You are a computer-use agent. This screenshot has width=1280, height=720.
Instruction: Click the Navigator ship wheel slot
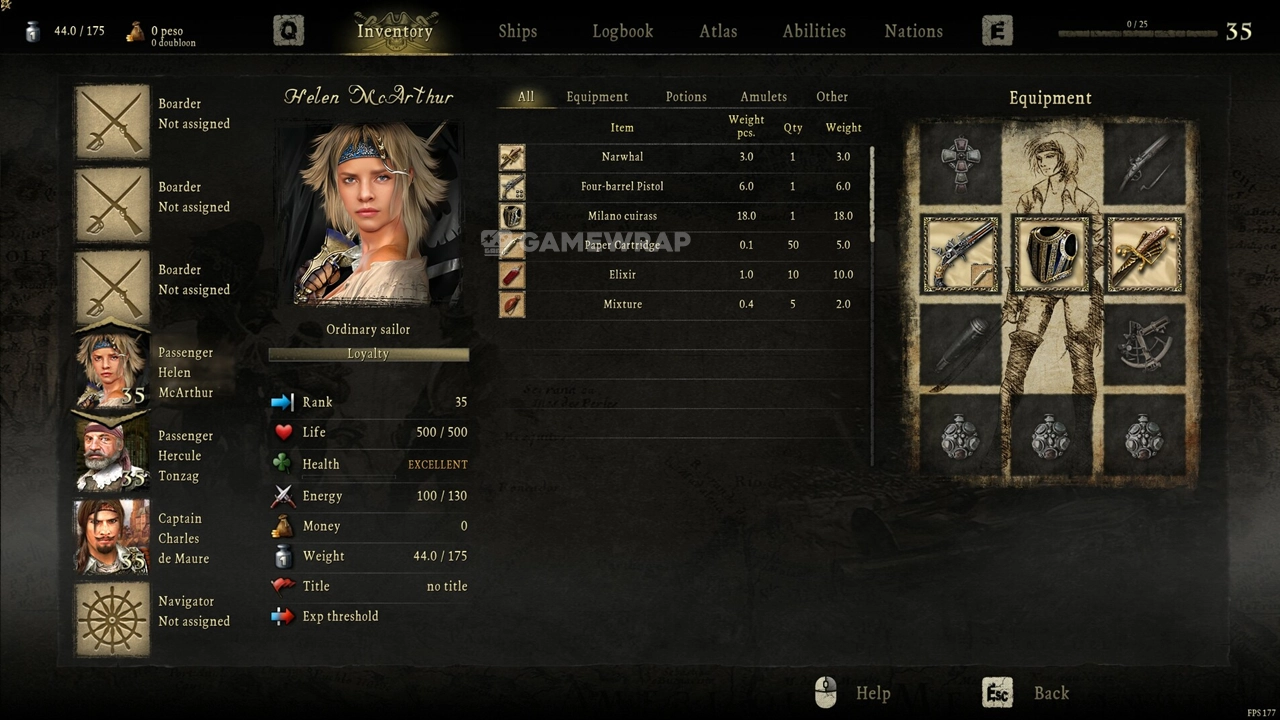tap(112, 620)
